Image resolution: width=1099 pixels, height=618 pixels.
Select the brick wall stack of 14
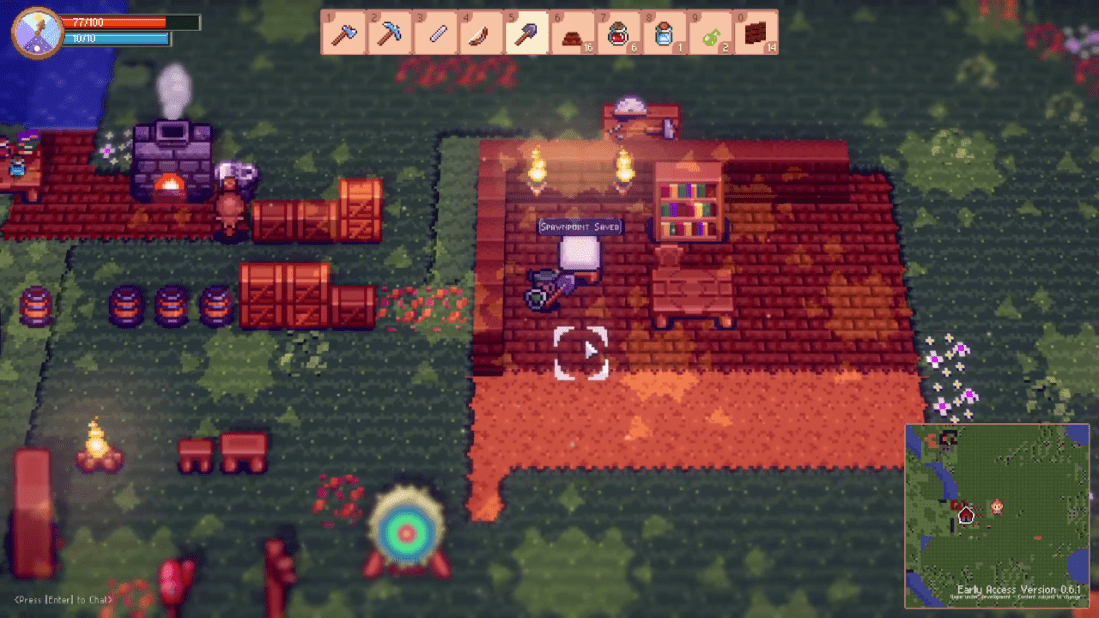click(x=756, y=33)
